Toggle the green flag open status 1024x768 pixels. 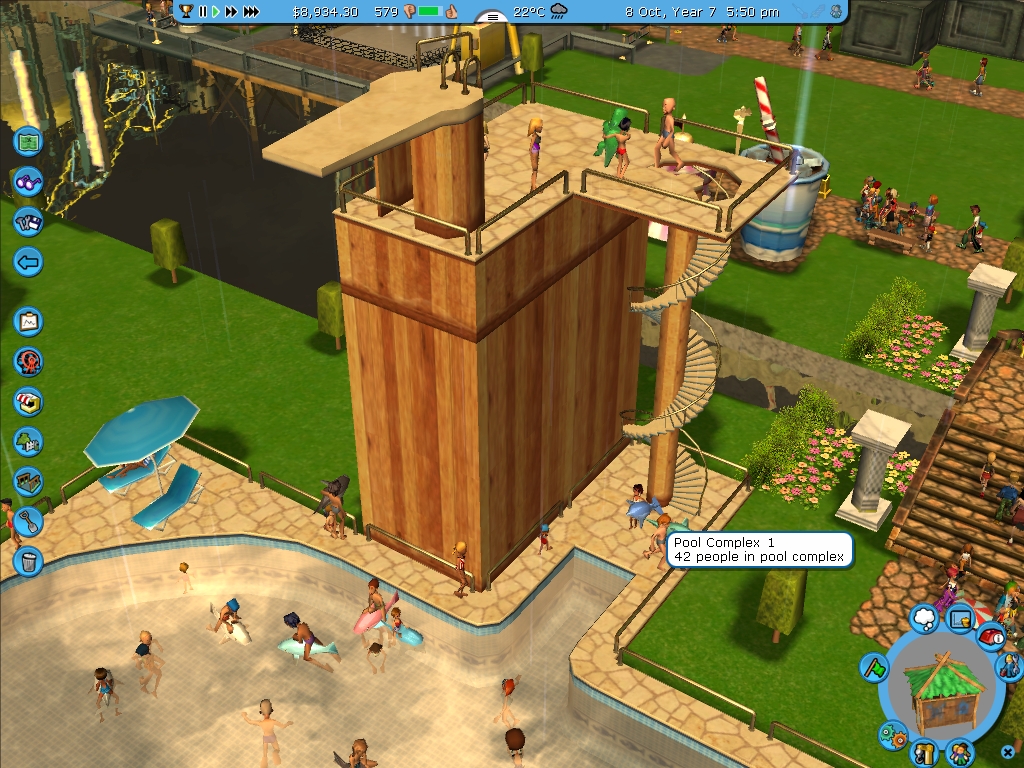pos(874,667)
